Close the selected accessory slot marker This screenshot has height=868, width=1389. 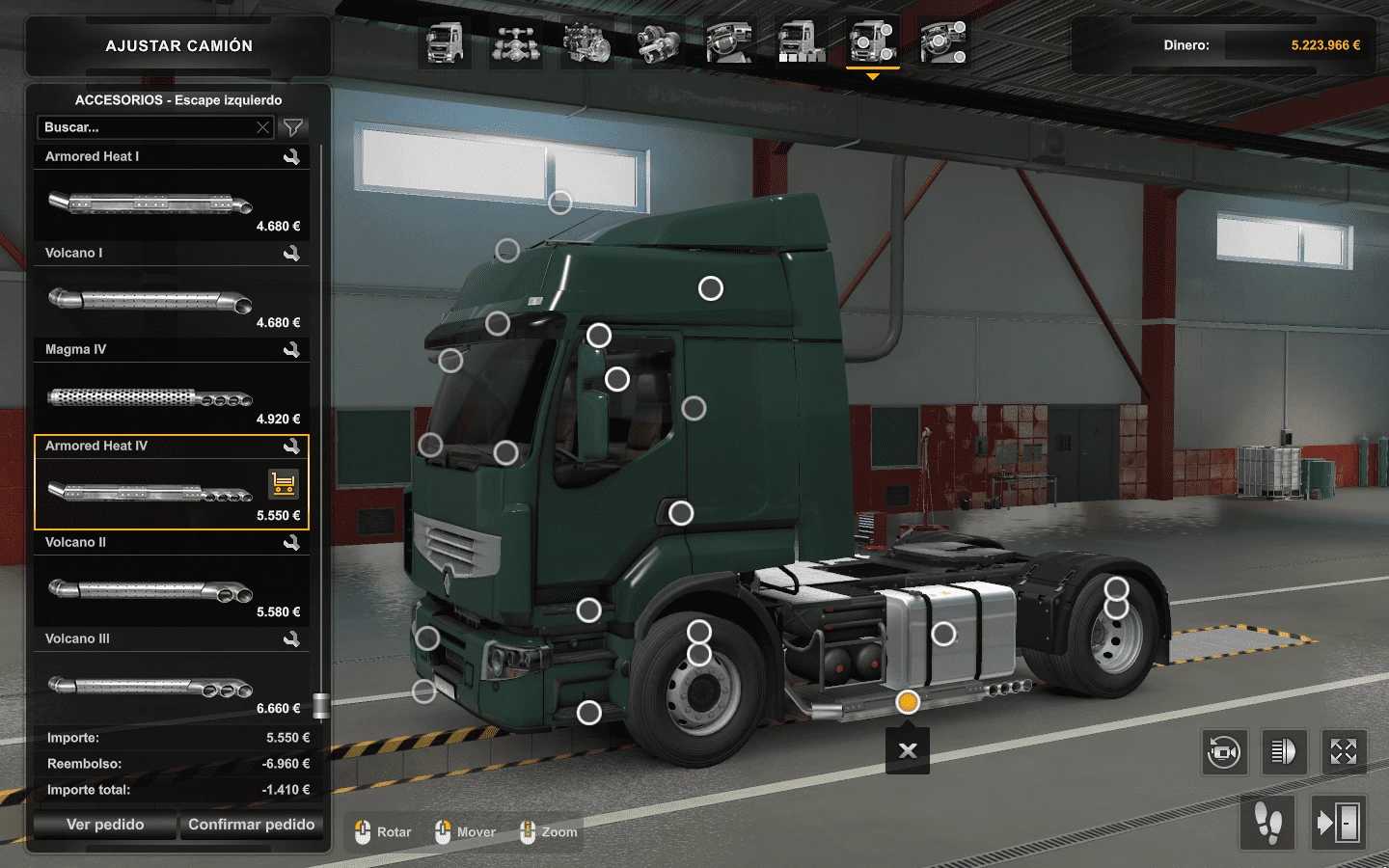click(x=908, y=750)
